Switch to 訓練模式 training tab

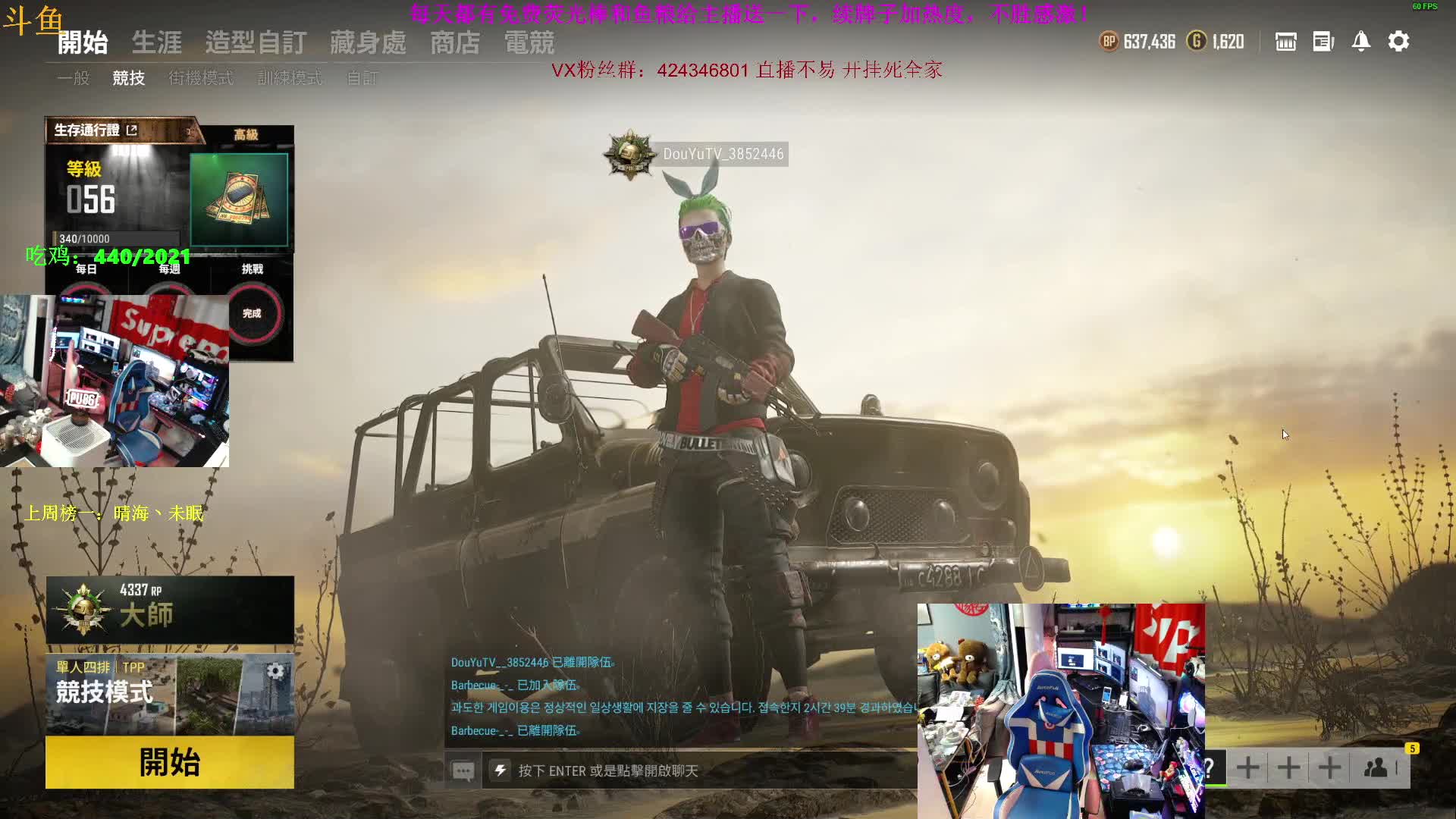289,78
